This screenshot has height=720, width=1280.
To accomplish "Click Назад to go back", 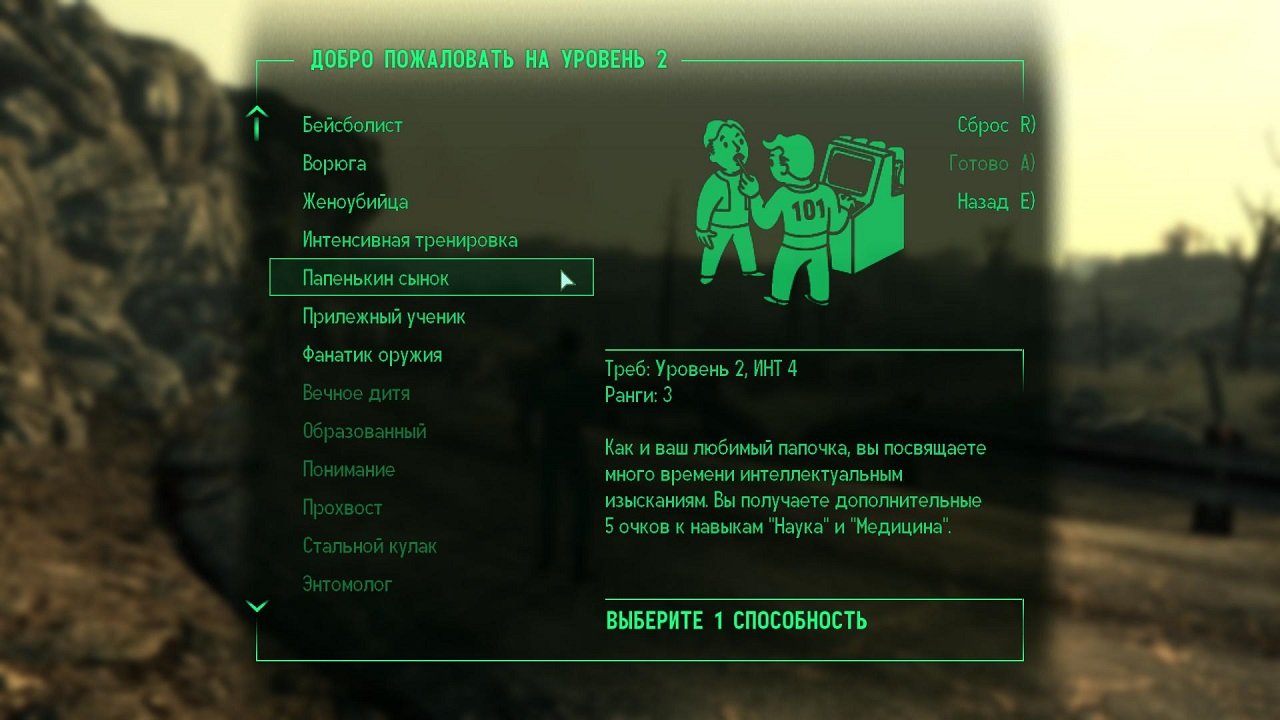I will tap(994, 201).
